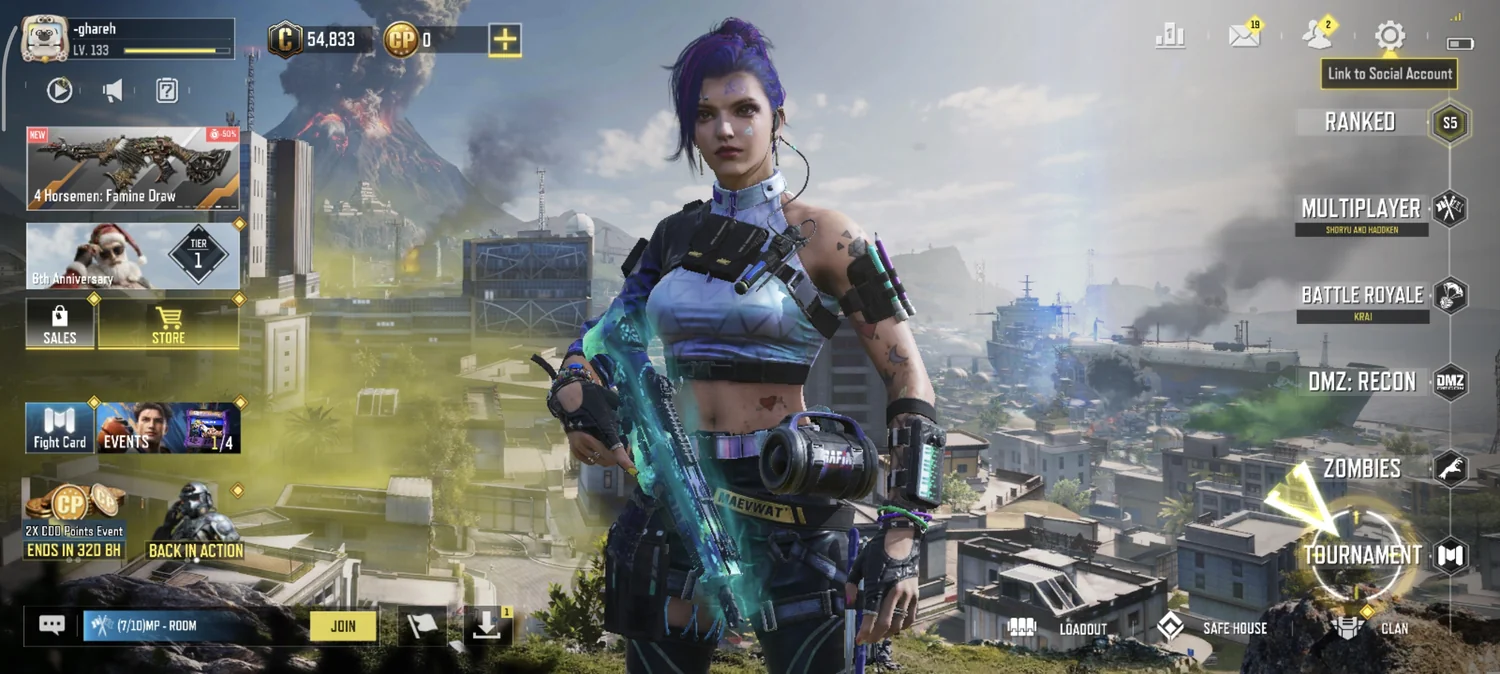This screenshot has height=674, width=1500.
Task: Open the Store
Action: 168,324
